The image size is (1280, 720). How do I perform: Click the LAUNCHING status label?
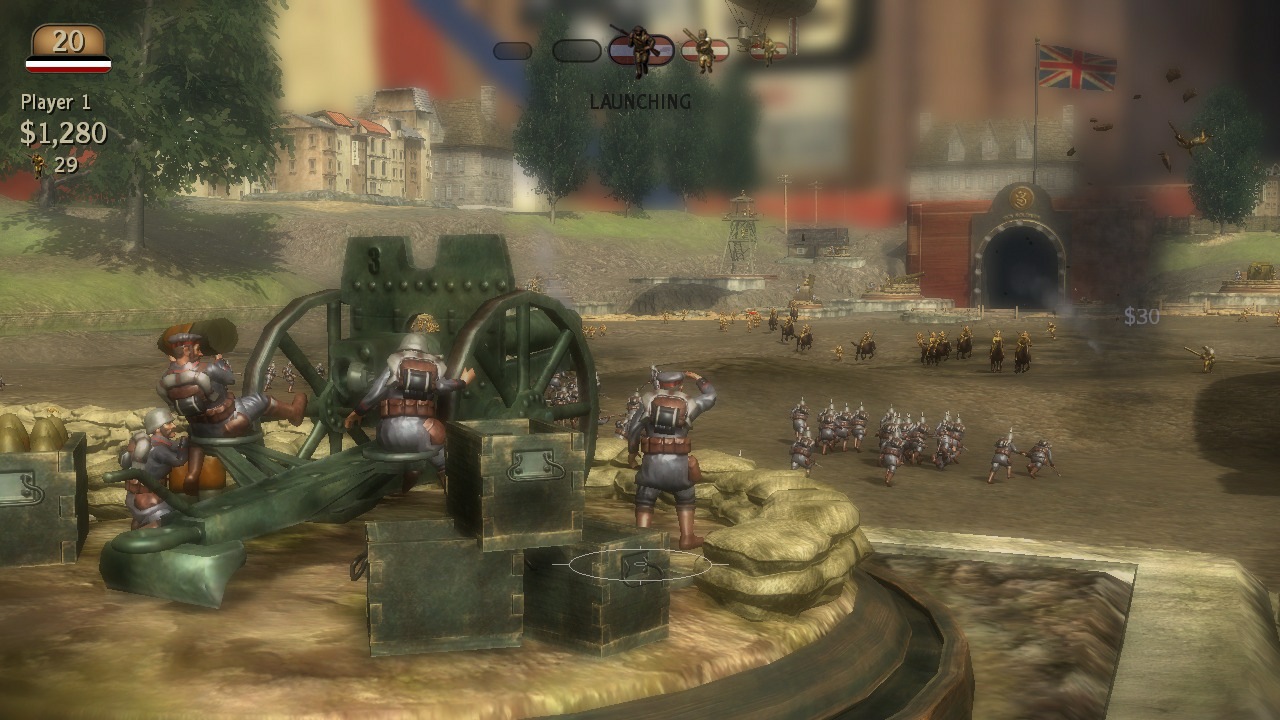click(x=640, y=100)
